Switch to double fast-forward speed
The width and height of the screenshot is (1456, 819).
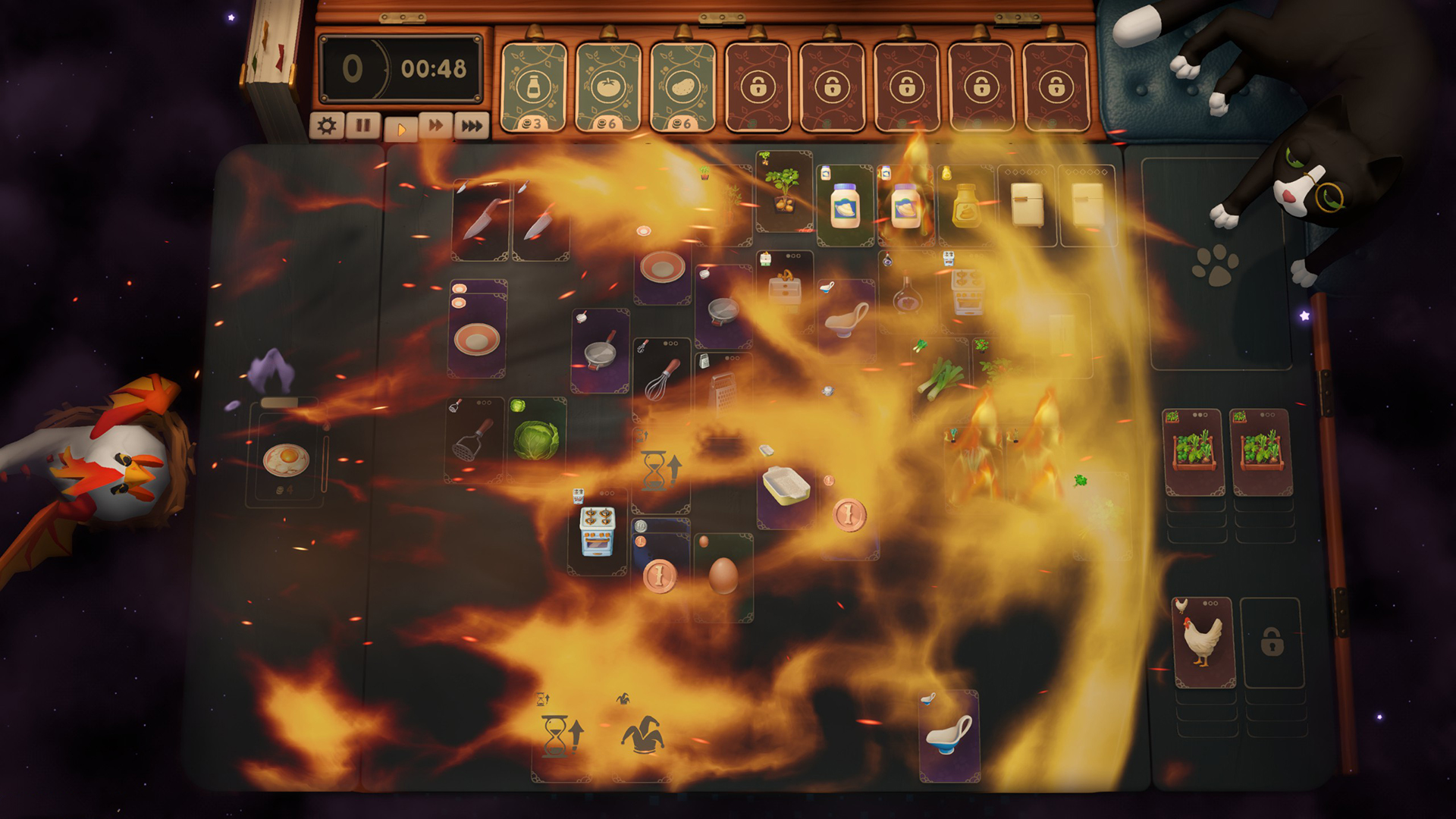pyautogui.click(x=436, y=125)
